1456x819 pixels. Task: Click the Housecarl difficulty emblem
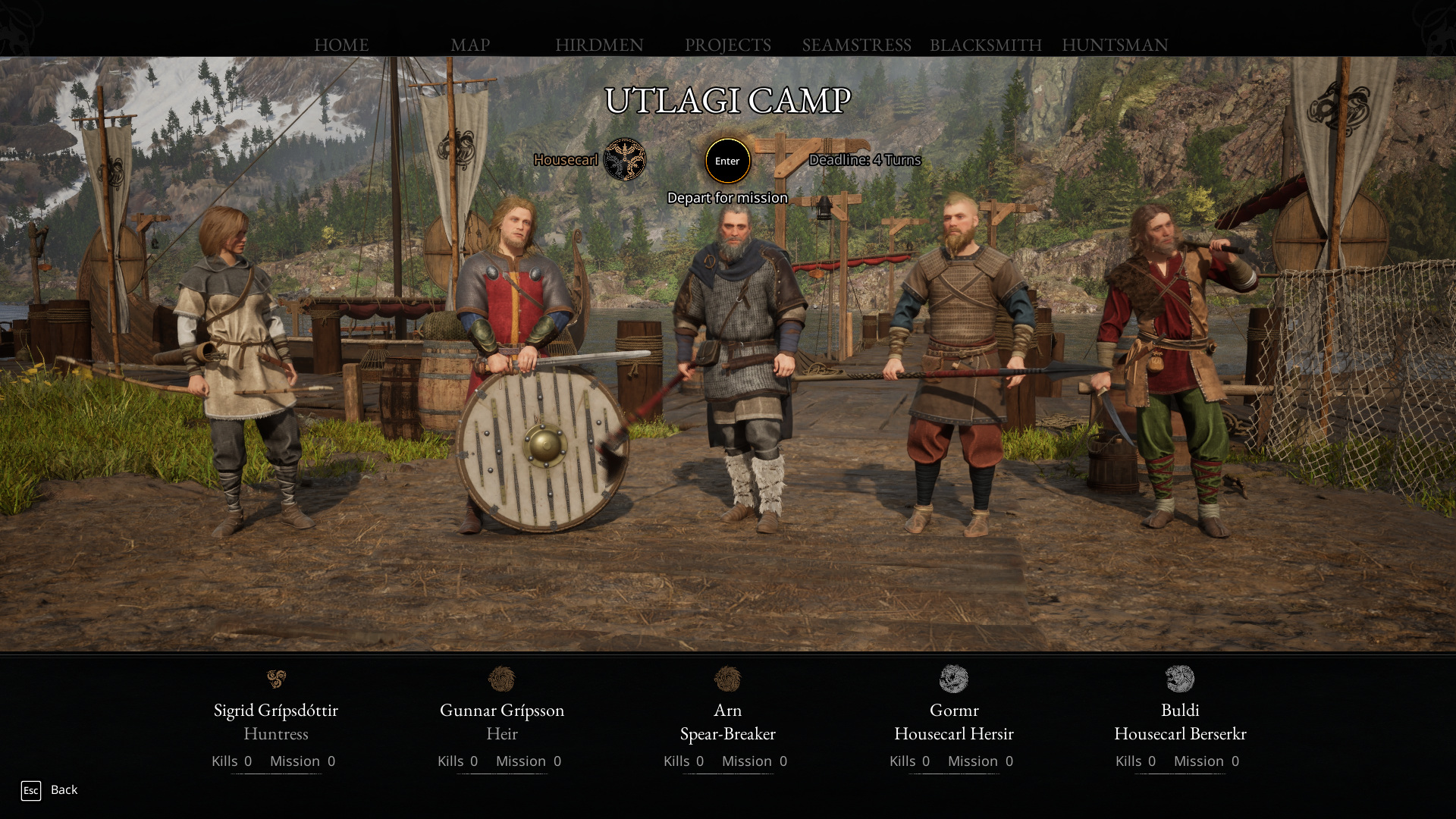[x=625, y=159]
